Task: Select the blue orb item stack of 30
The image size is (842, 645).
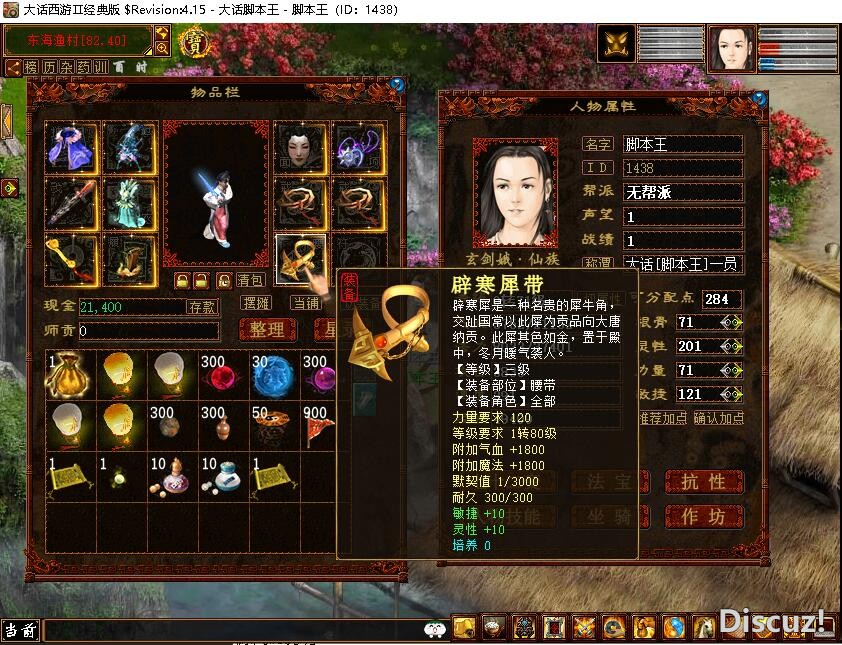Action: (274, 373)
